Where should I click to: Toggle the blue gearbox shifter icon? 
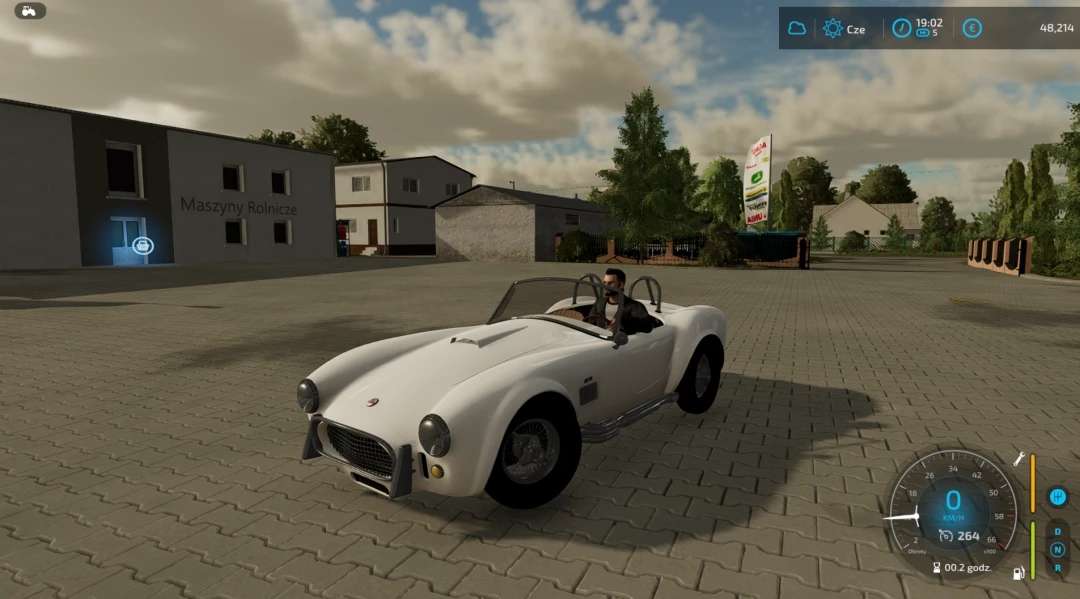pos(1057,496)
